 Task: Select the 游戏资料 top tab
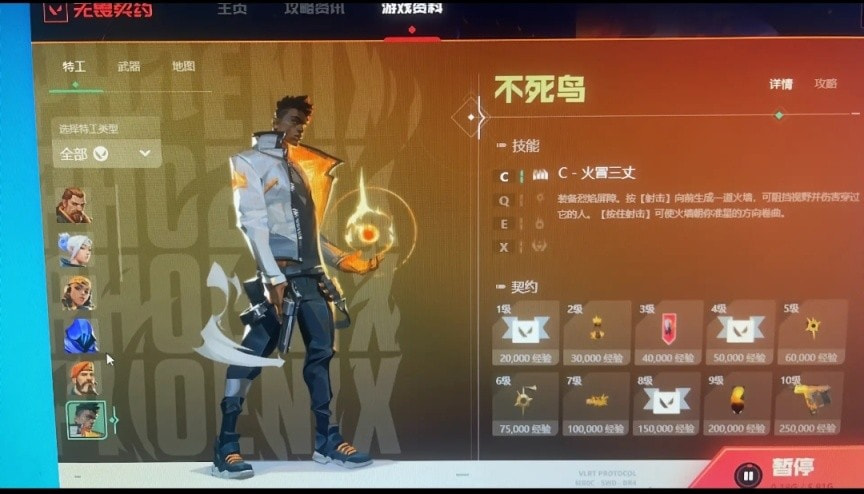(x=411, y=9)
